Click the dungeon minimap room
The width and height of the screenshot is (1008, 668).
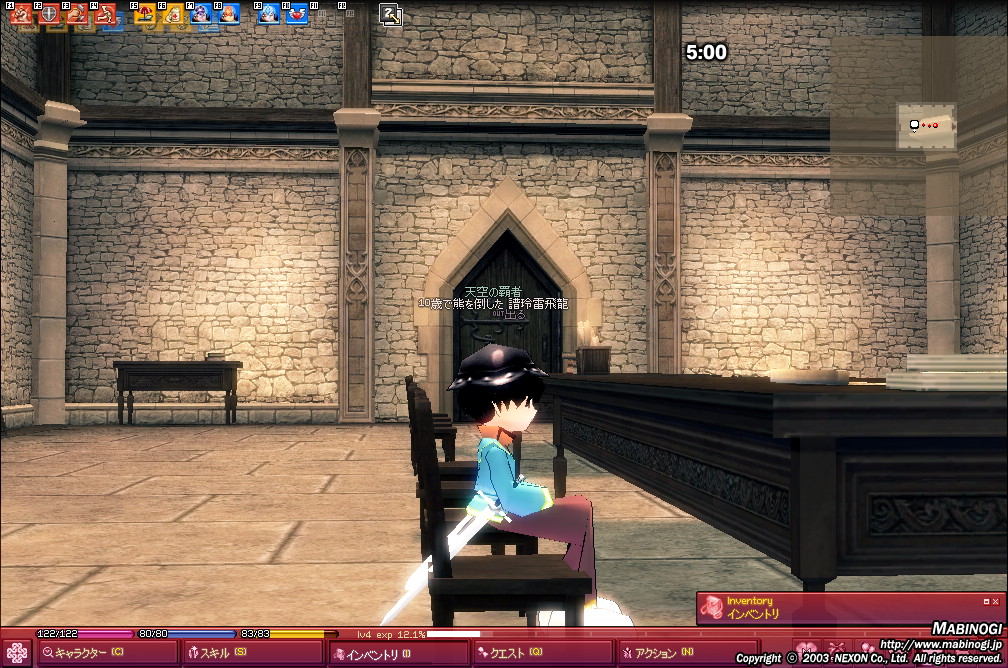point(925,126)
